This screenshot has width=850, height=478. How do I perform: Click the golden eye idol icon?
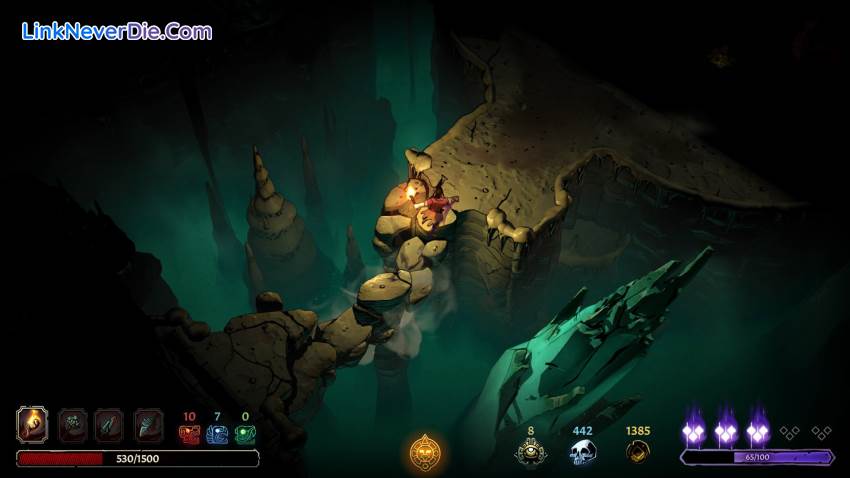[x=531, y=452]
